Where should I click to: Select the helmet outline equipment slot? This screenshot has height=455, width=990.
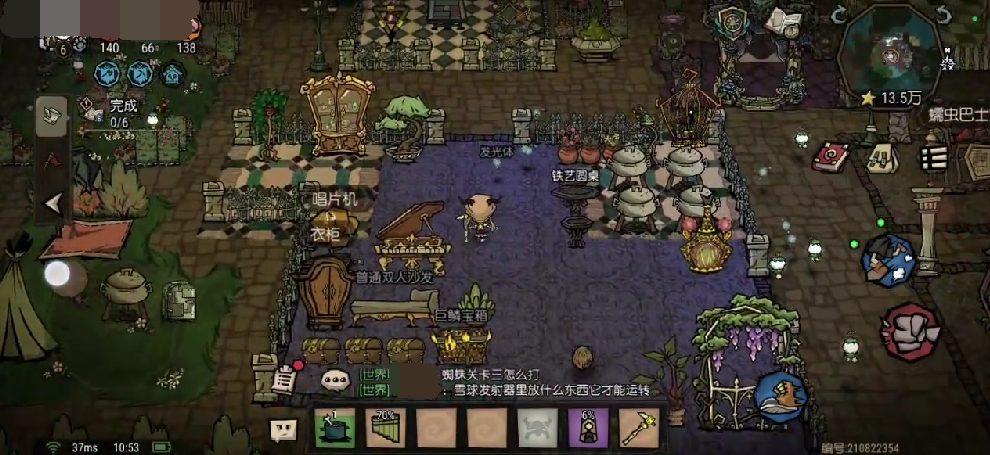(537, 429)
